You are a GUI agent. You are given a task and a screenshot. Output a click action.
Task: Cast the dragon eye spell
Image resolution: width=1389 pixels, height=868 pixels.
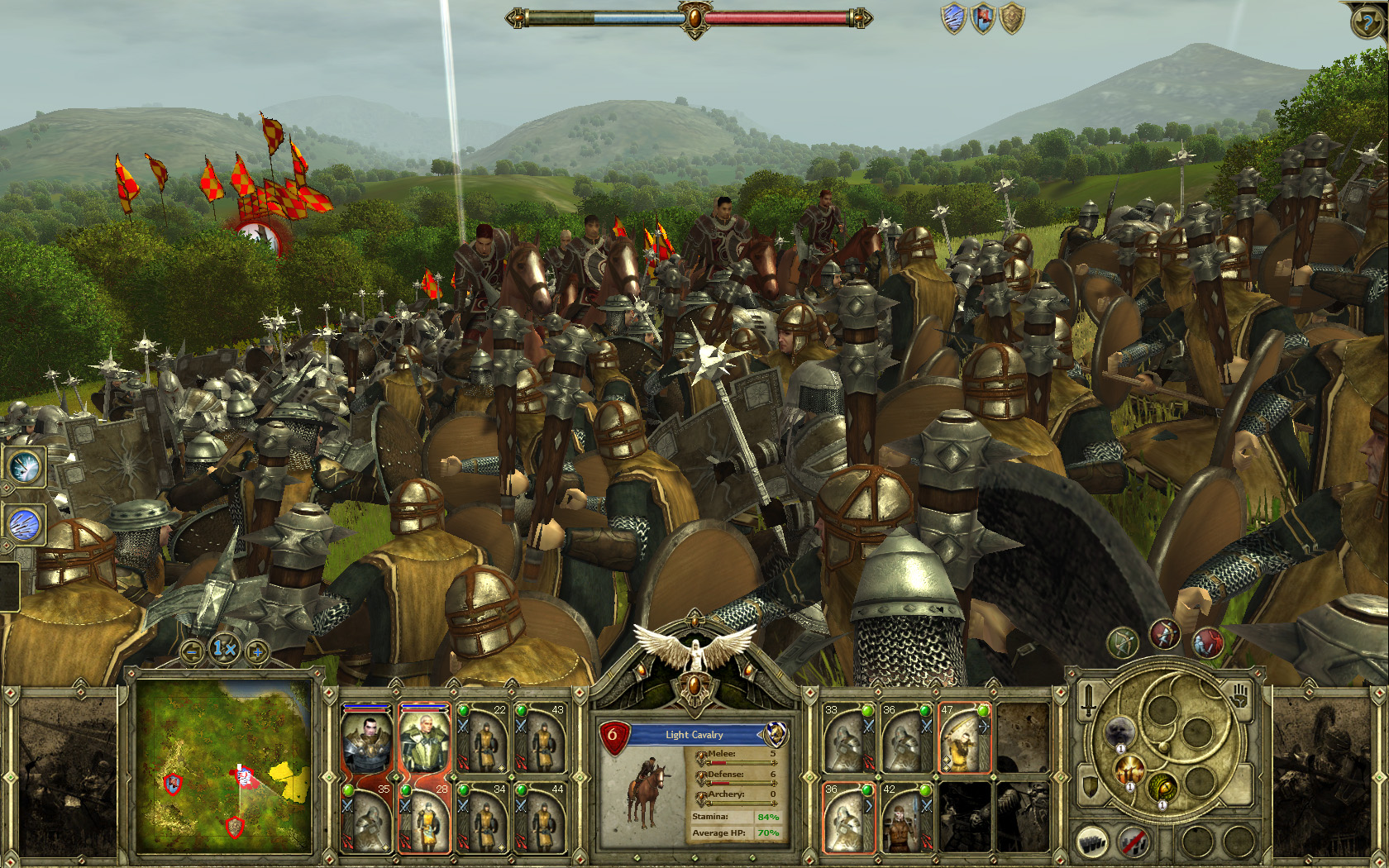[1162, 786]
